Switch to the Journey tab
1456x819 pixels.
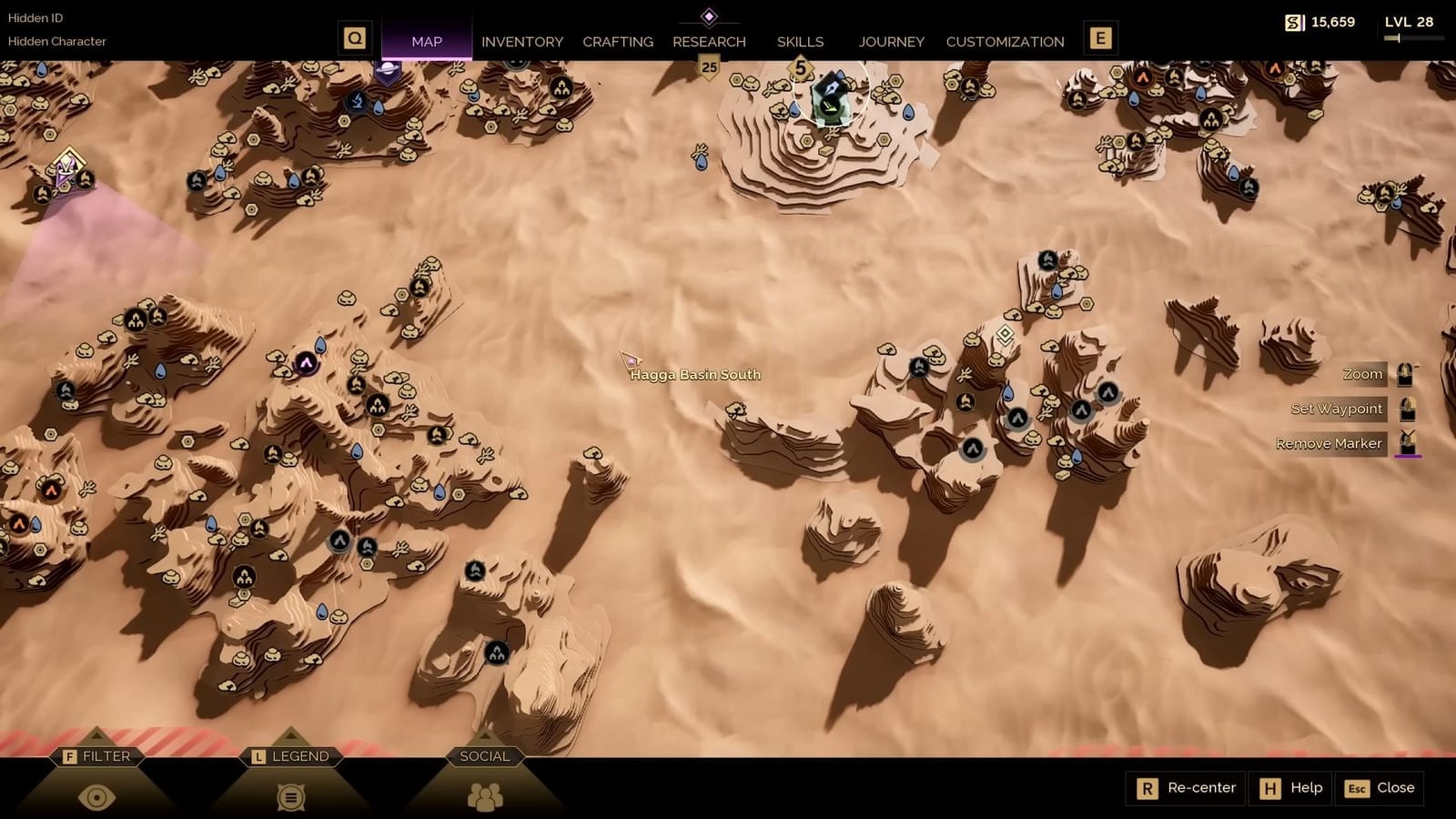pos(891,41)
